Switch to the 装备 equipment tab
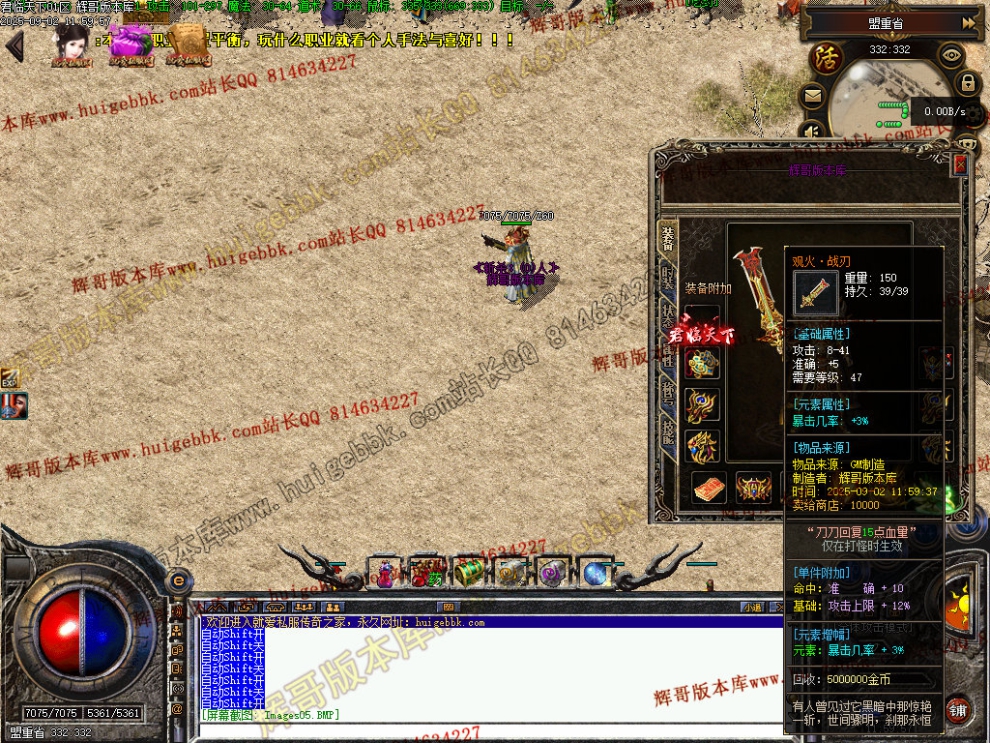 [x=667, y=238]
